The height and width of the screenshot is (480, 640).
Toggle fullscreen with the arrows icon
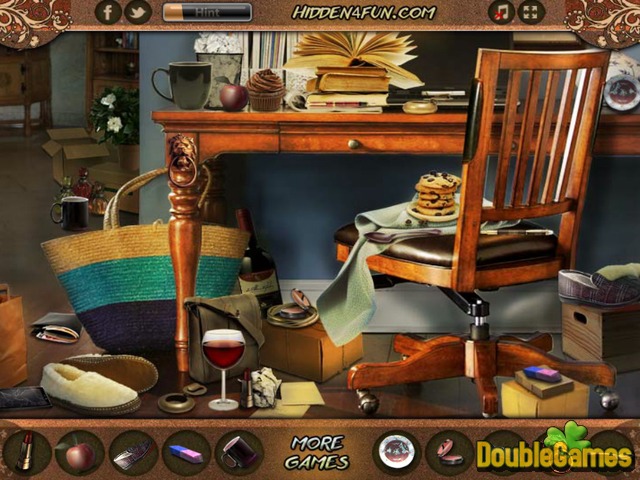click(531, 12)
